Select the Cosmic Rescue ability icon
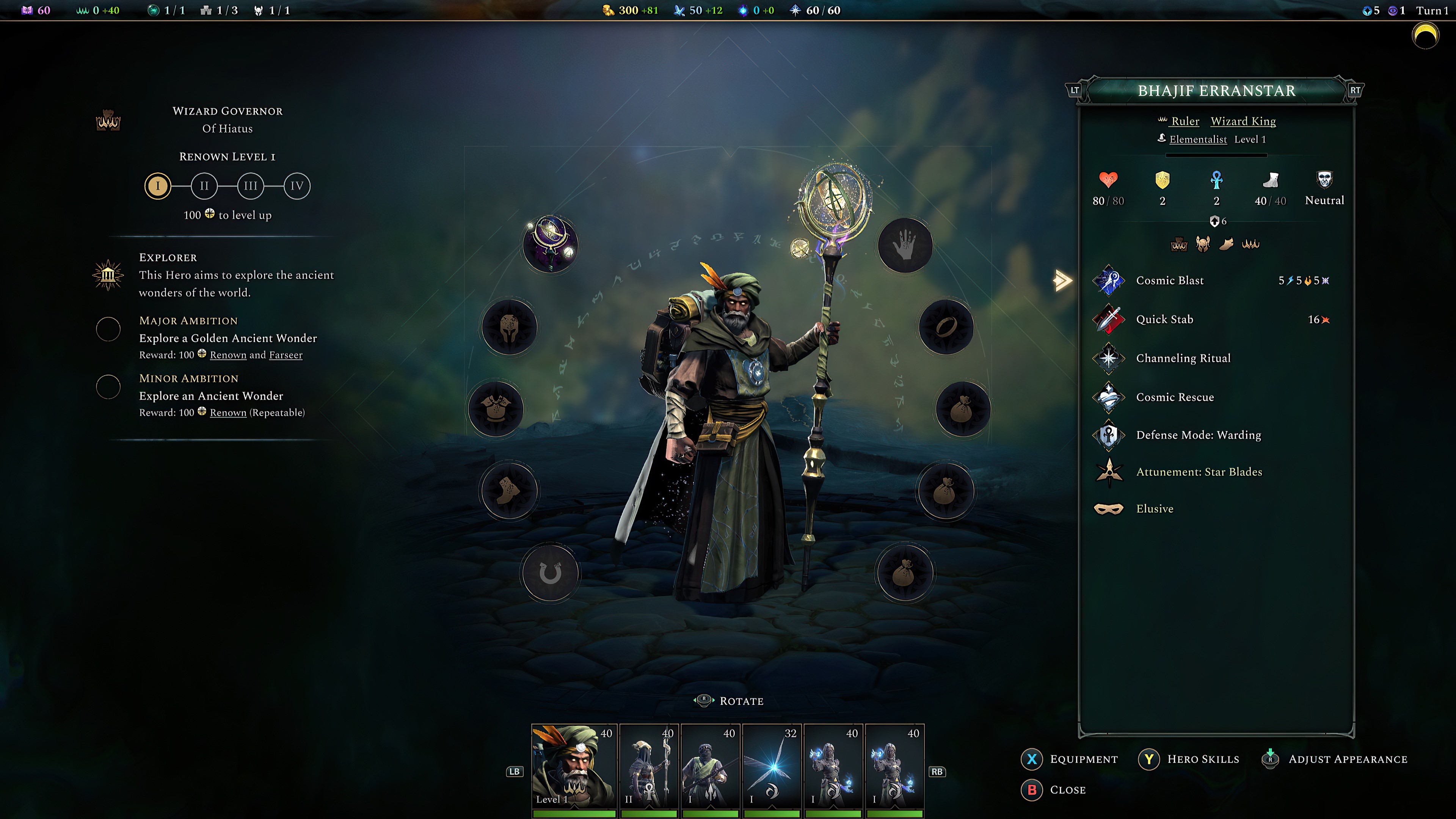Screen dimensions: 1456x819 (x=1108, y=397)
